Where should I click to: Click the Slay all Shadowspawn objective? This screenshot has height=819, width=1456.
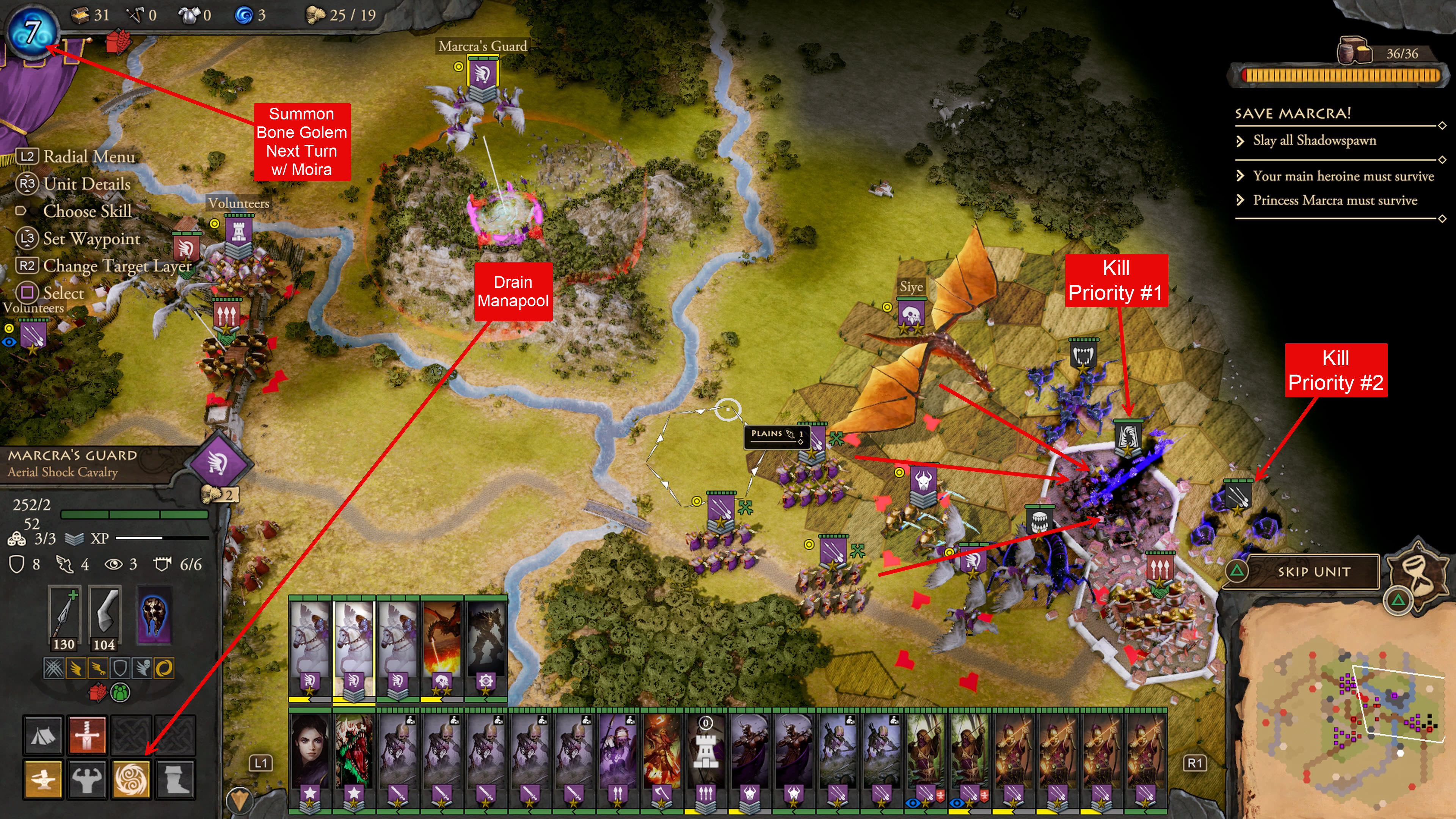click(1314, 141)
